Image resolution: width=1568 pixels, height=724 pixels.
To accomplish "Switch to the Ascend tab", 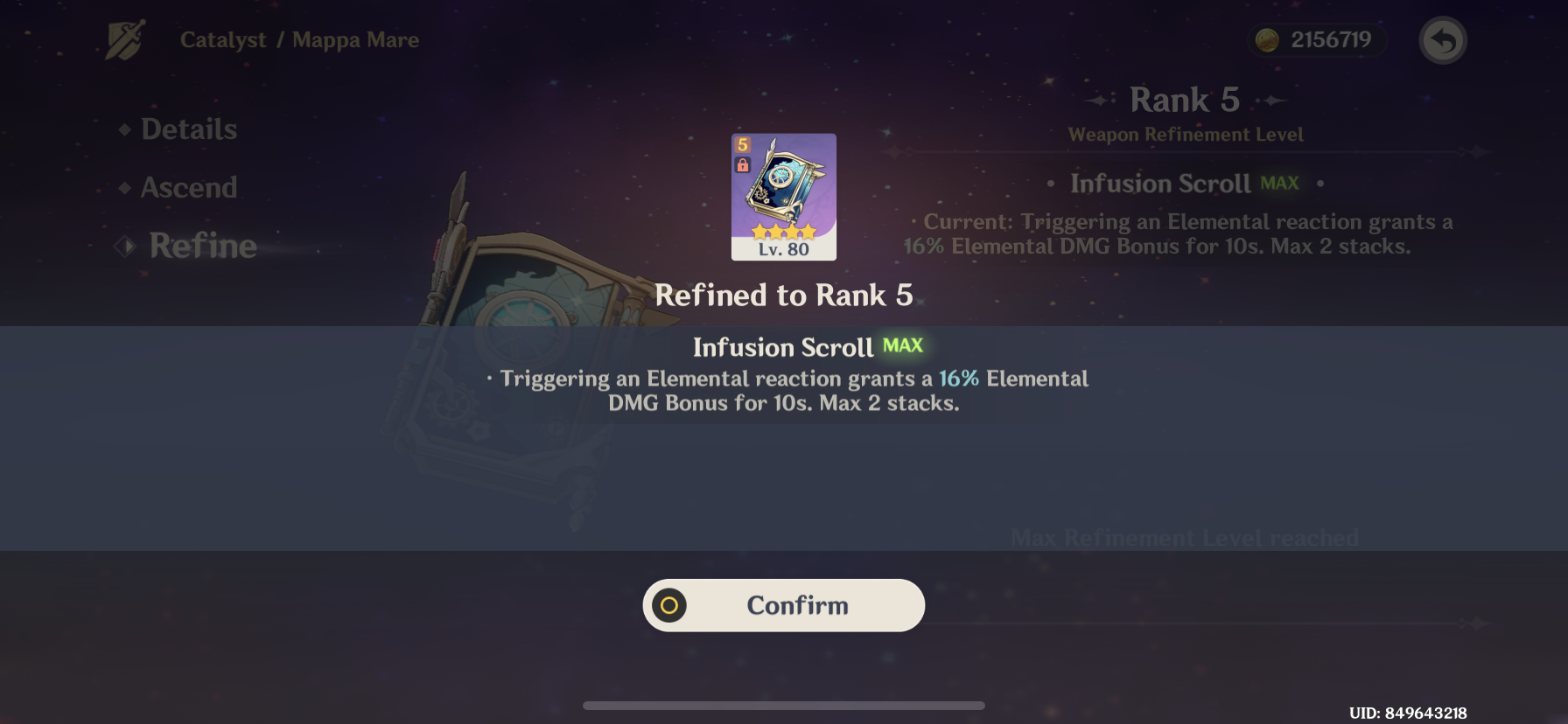I will pos(188,186).
